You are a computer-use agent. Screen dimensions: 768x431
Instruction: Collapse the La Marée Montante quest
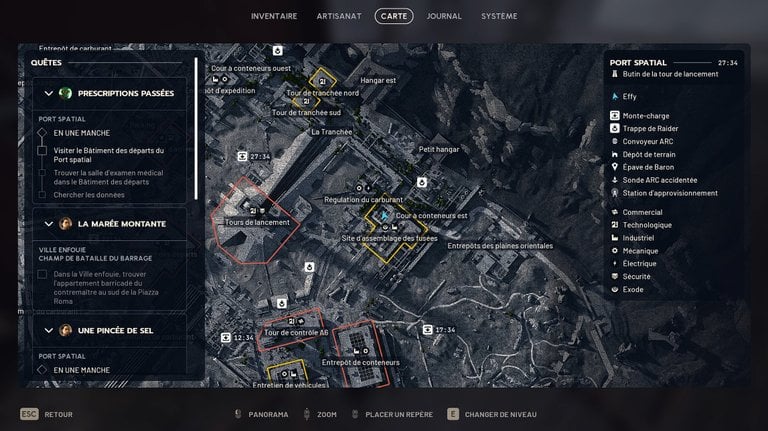[47, 223]
